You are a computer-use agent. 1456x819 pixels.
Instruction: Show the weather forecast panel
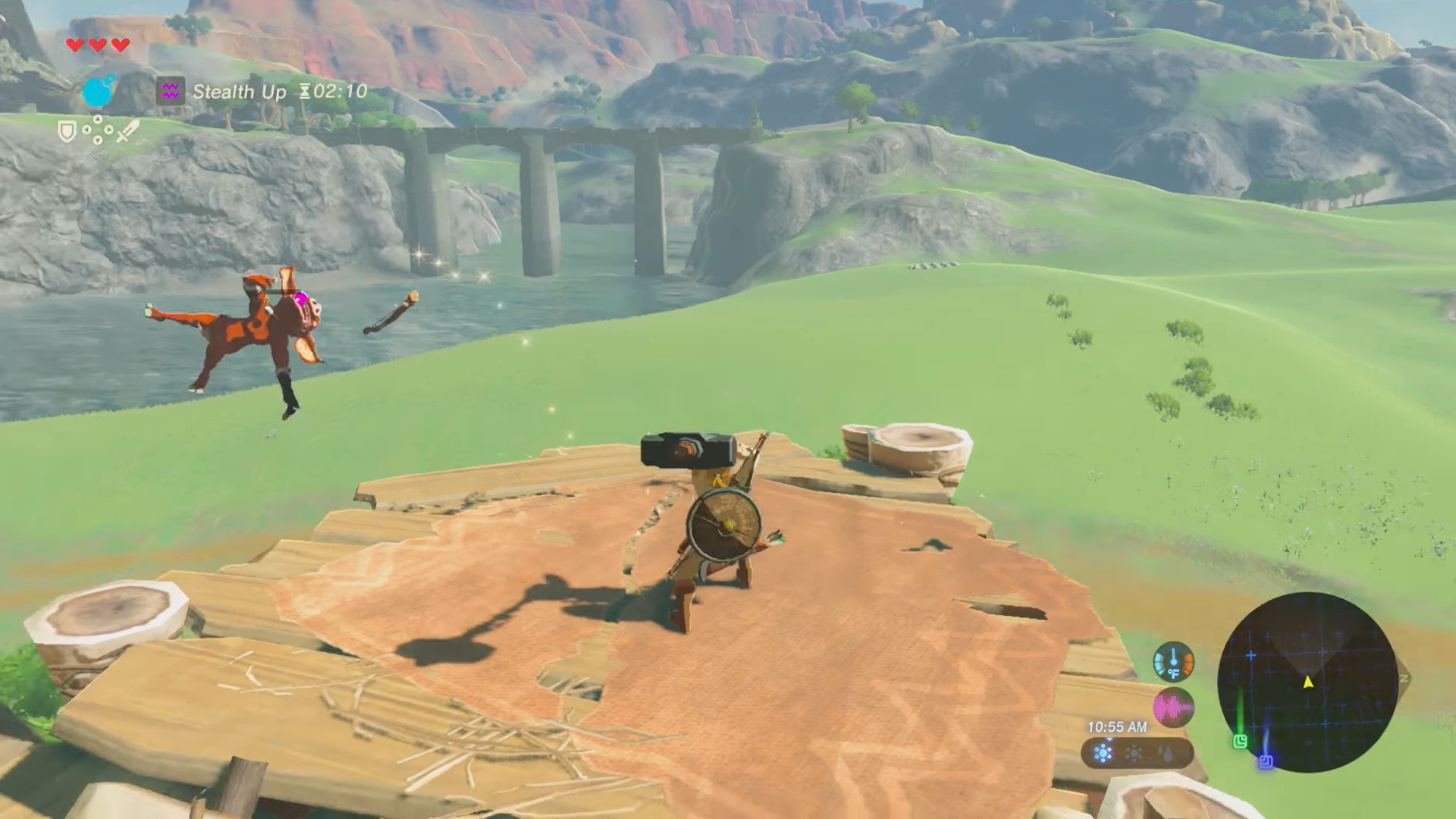(1137, 753)
